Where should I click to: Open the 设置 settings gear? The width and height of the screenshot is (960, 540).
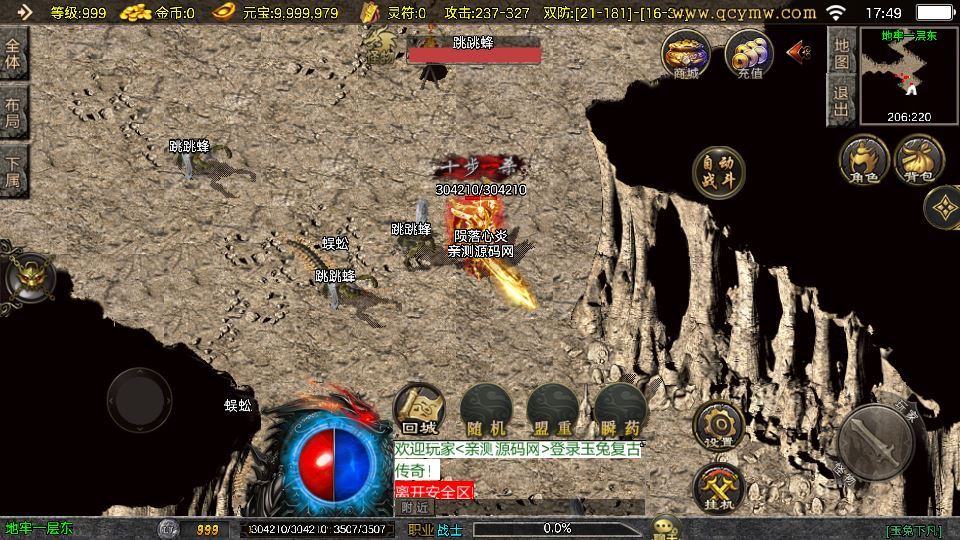718,424
